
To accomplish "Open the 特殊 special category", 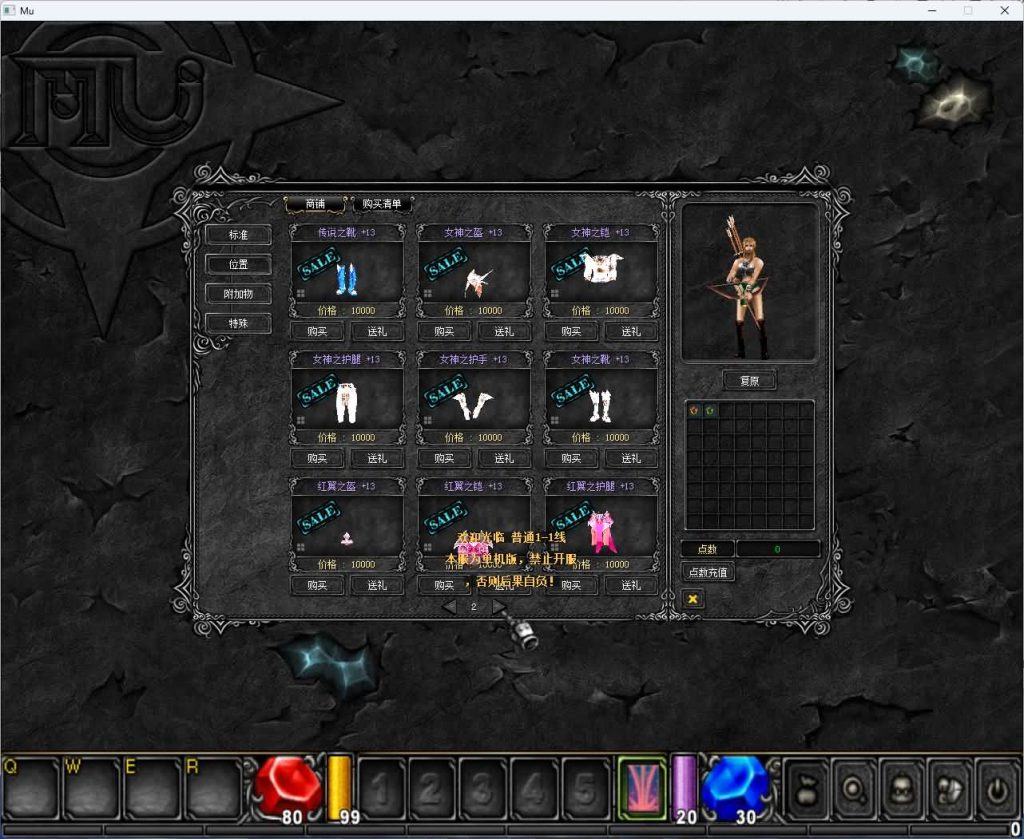I will coord(238,323).
